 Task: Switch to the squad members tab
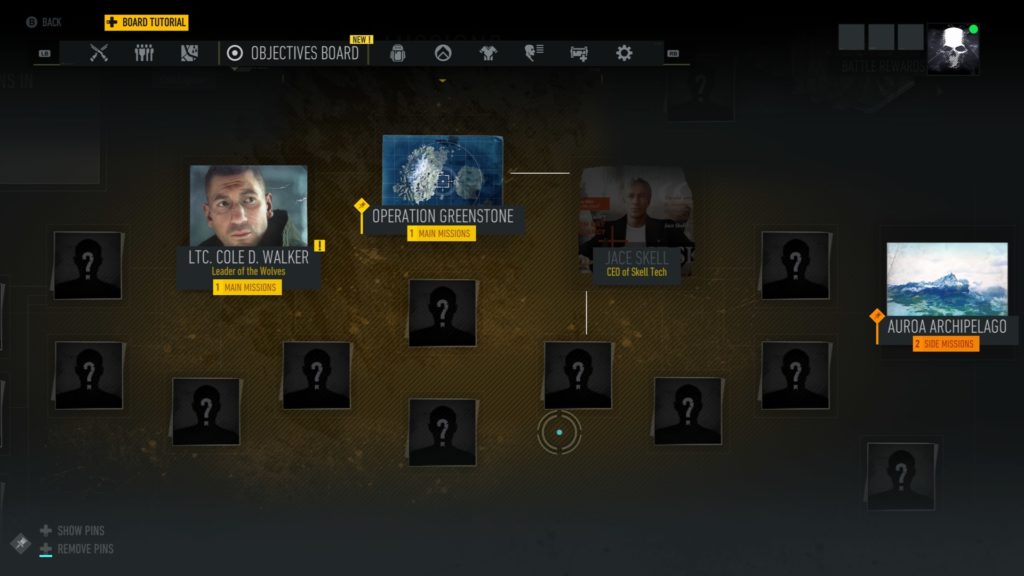tap(144, 53)
